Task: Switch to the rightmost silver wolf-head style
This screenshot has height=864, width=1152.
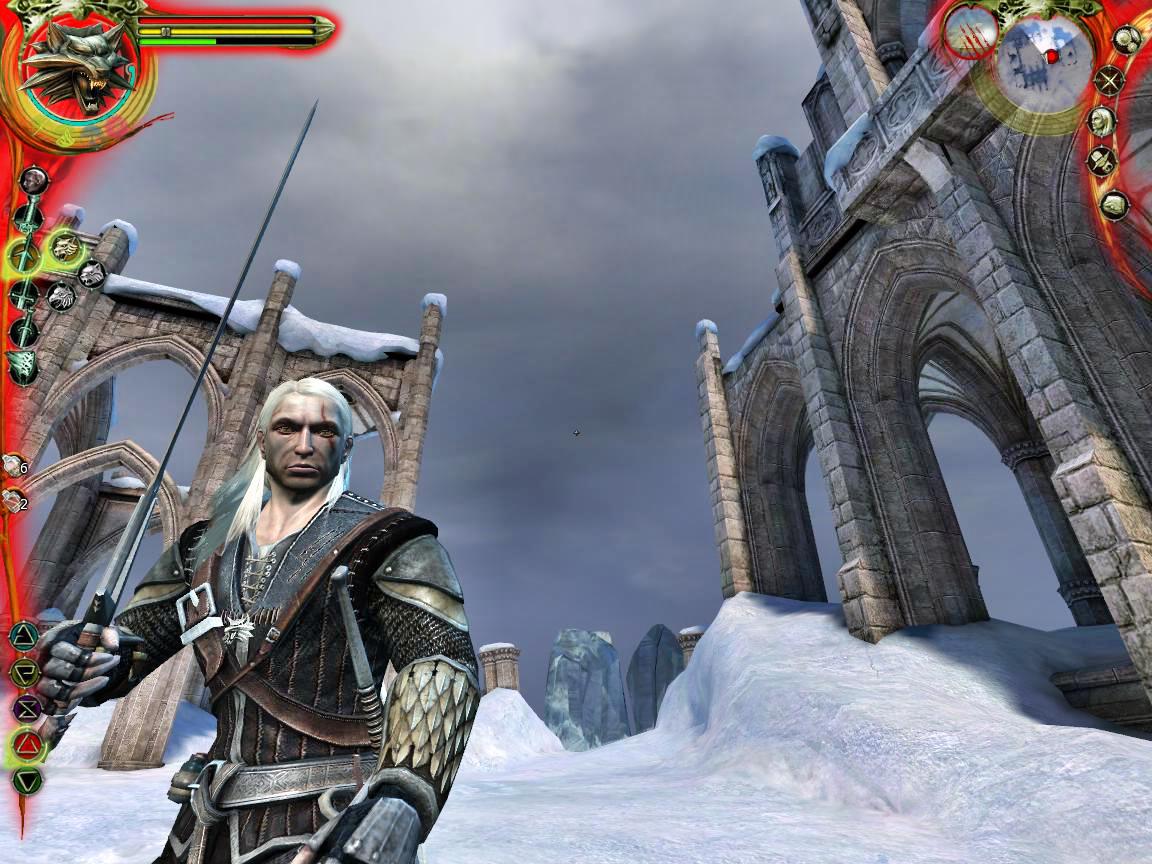Action: (91, 272)
